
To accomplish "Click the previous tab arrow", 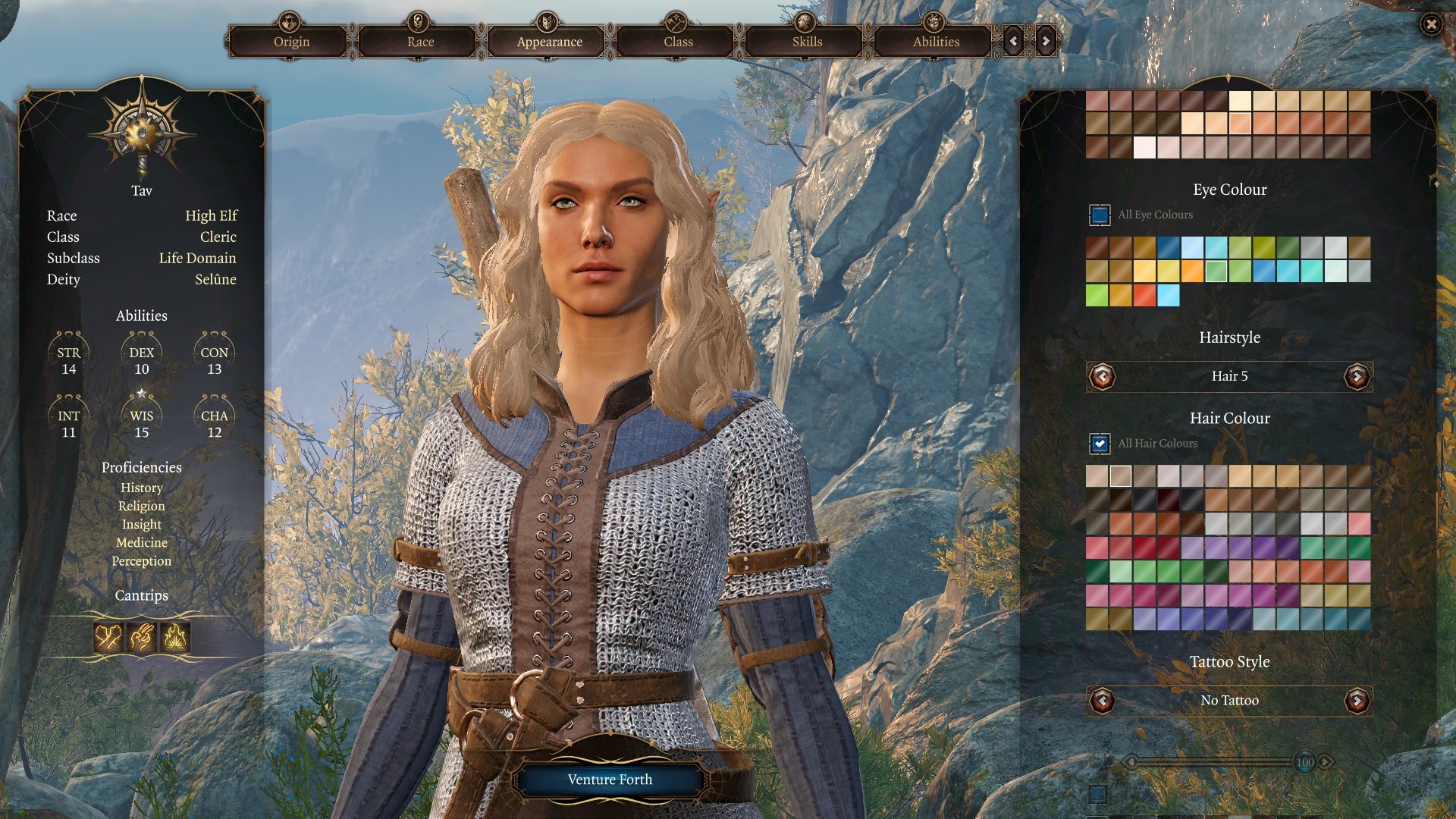I will click(1014, 42).
